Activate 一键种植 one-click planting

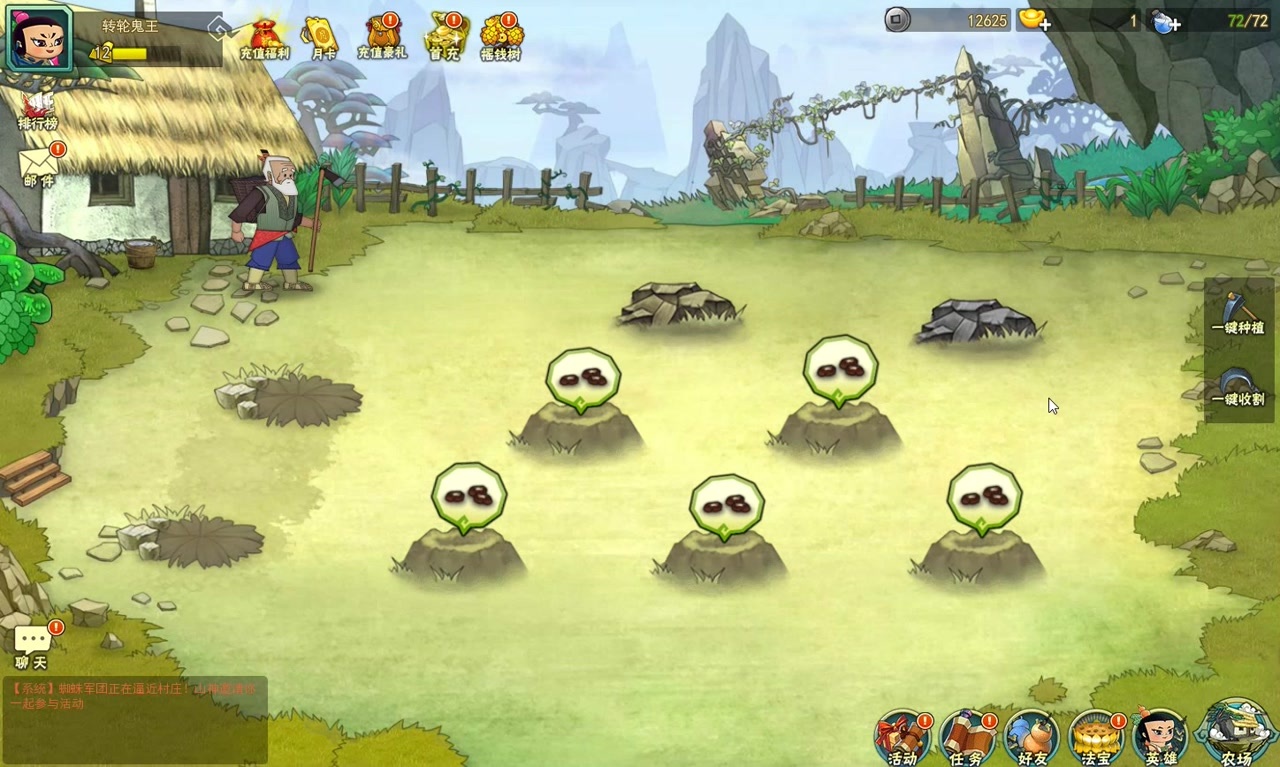coord(1238,313)
